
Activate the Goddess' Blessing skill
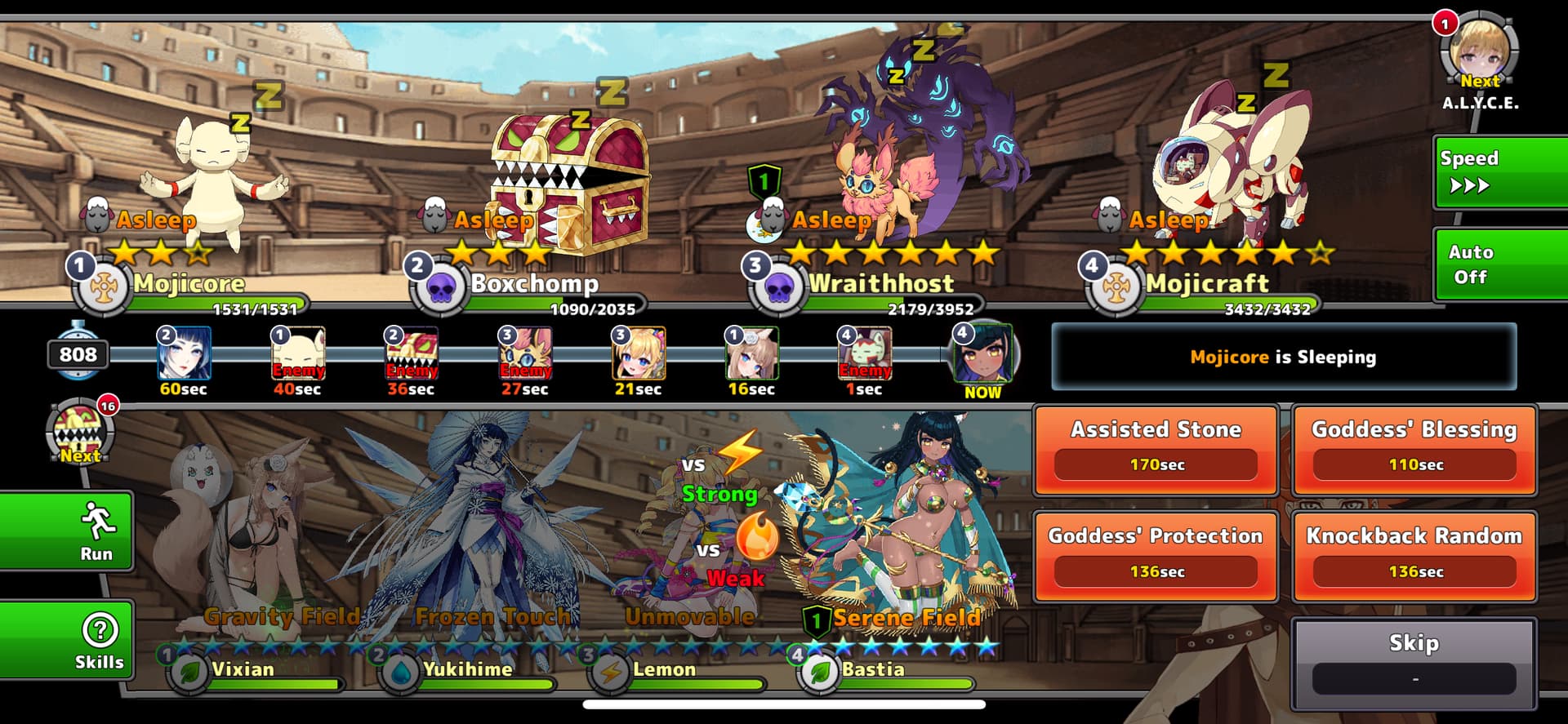[x=1414, y=450]
